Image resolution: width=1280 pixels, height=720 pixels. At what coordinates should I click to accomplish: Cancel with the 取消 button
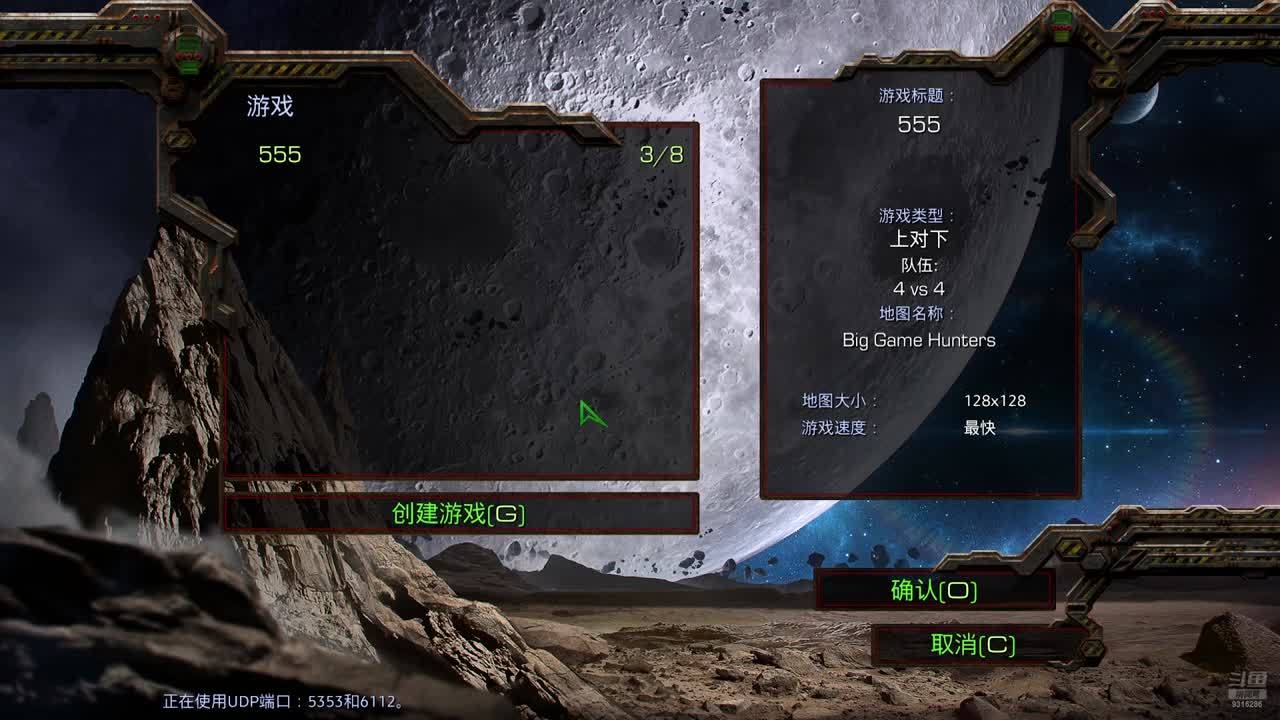[x=973, y=645]
